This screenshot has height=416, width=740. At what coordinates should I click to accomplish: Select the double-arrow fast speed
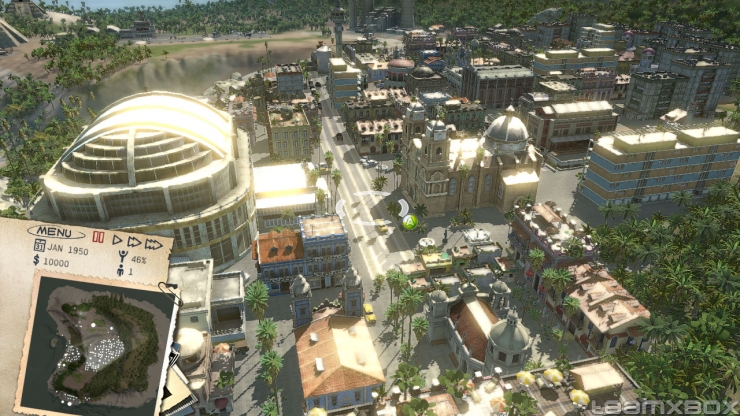[x=134, y=241]
